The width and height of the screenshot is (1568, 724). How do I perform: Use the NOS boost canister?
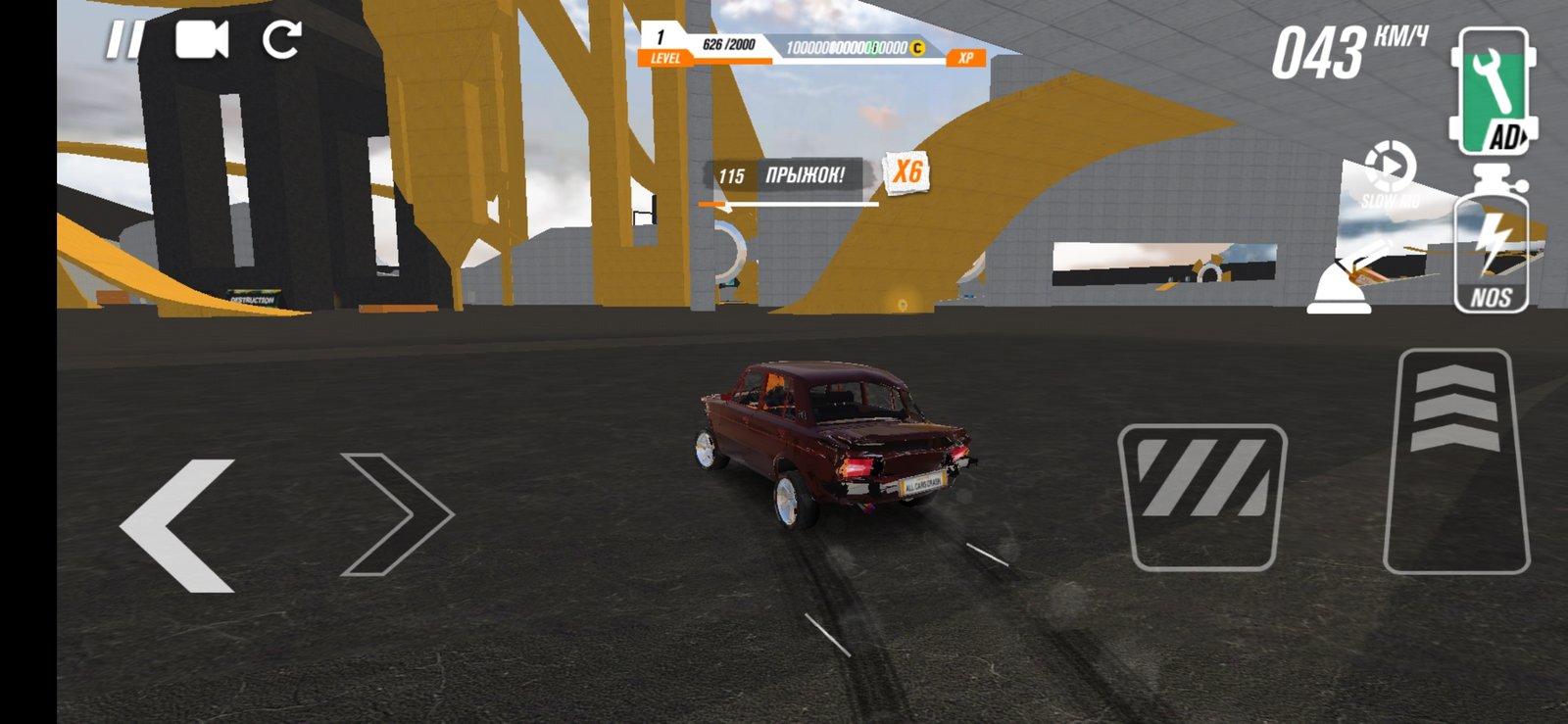1491,245
